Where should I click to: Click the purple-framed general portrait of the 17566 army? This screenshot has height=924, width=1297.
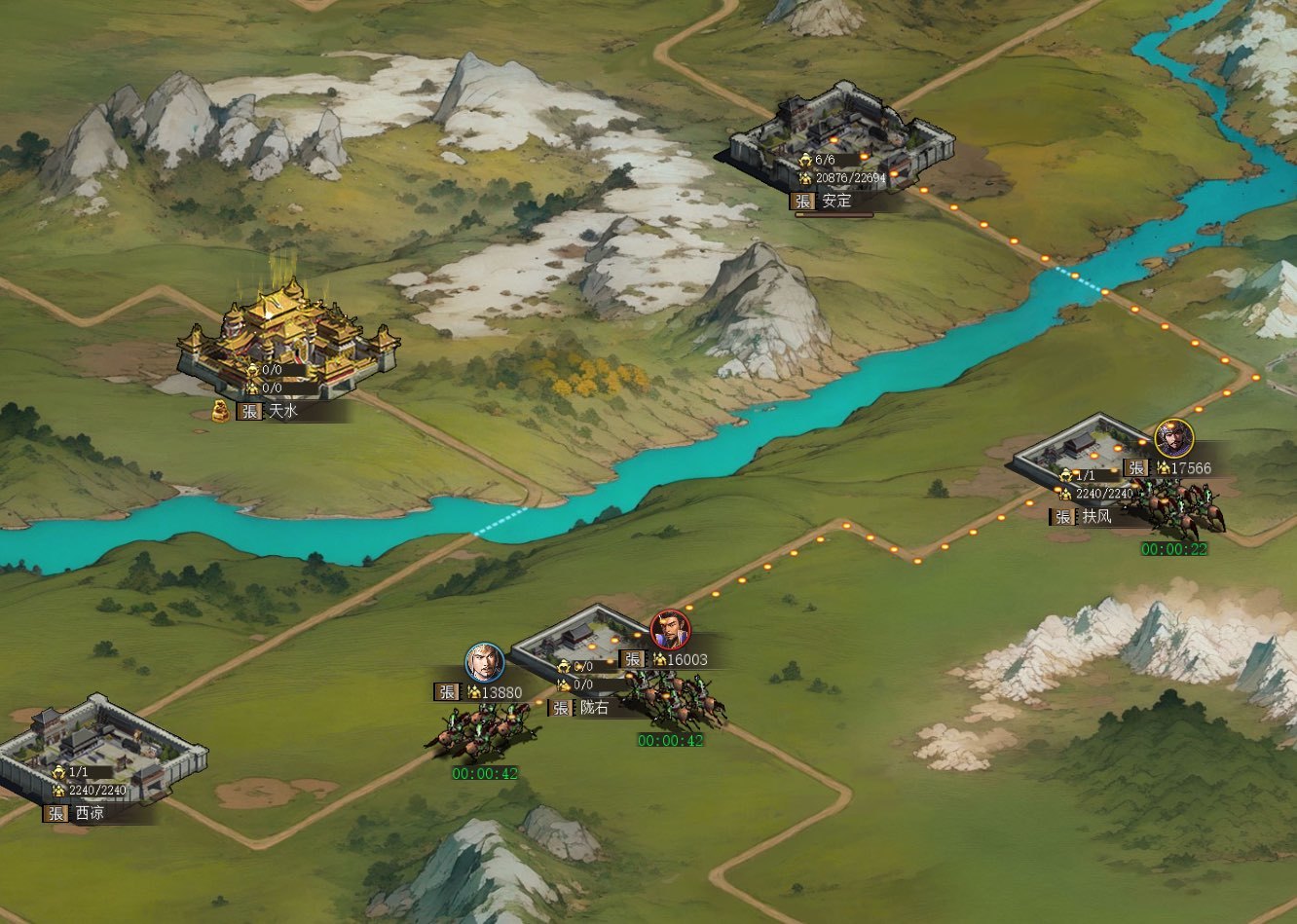(1174, 438)
